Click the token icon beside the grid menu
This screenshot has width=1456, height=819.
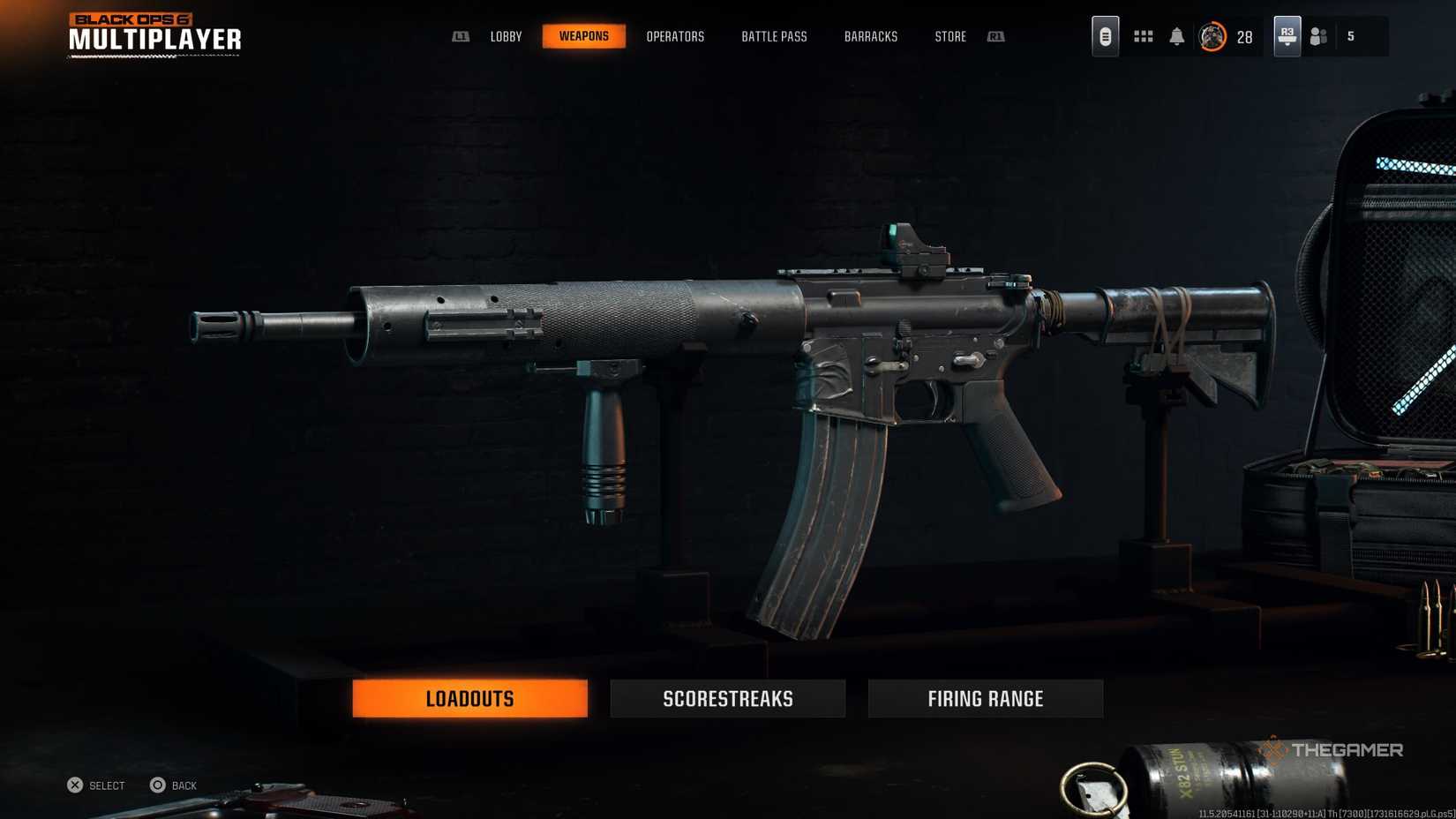[1105, 36]
